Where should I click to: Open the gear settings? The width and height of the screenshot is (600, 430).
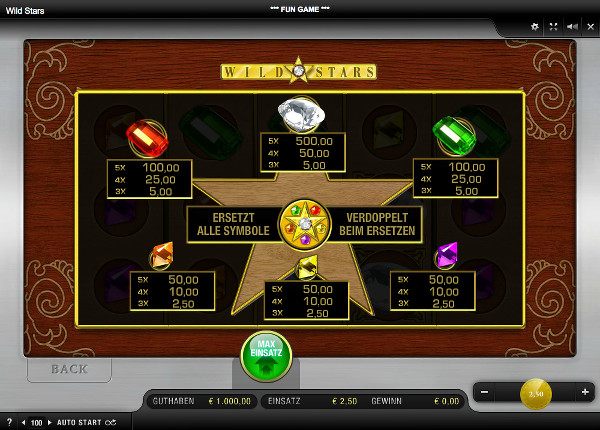click(534, 26)
